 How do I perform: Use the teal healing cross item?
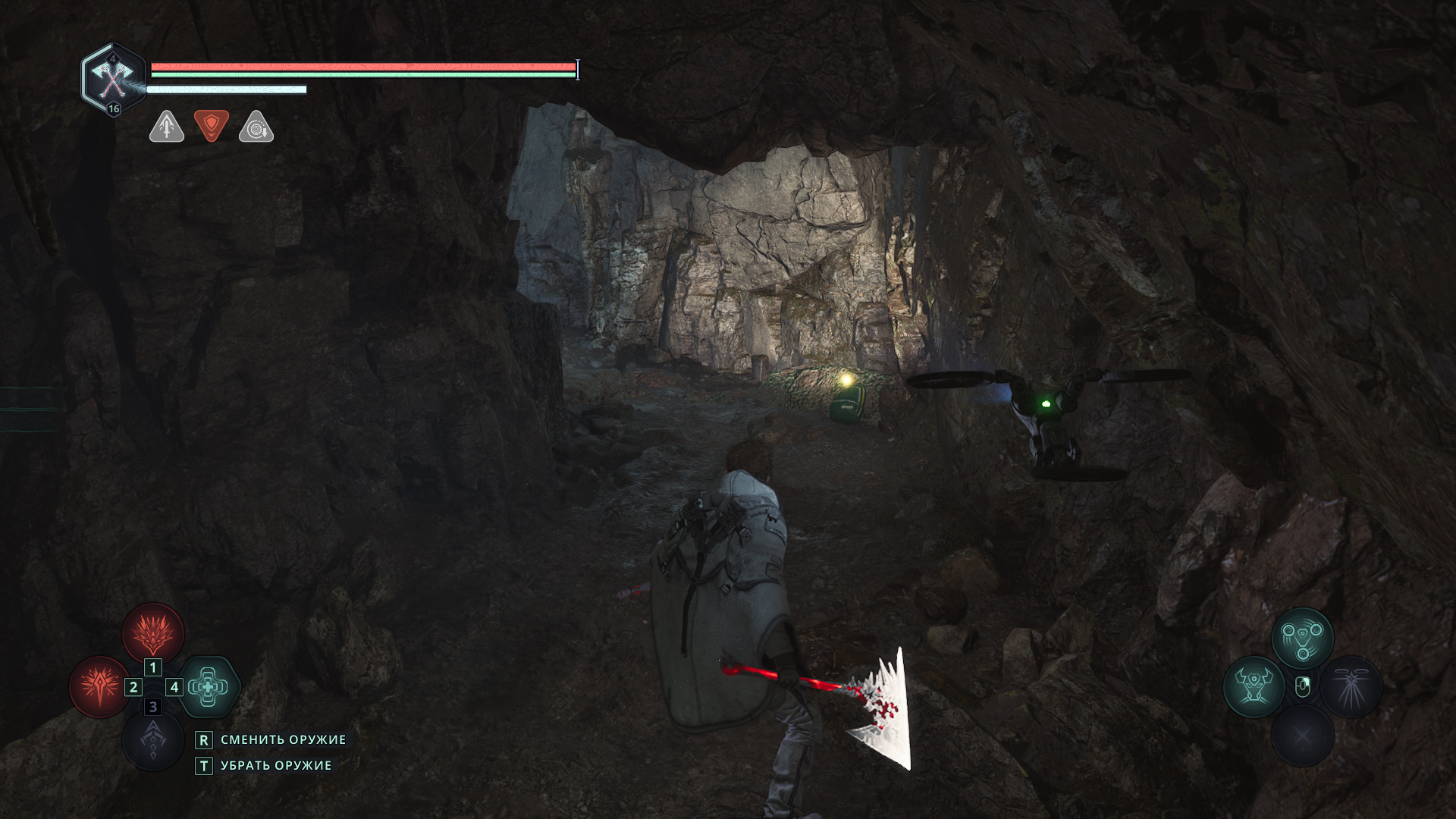pyautogui.click(x=209, y=687)
